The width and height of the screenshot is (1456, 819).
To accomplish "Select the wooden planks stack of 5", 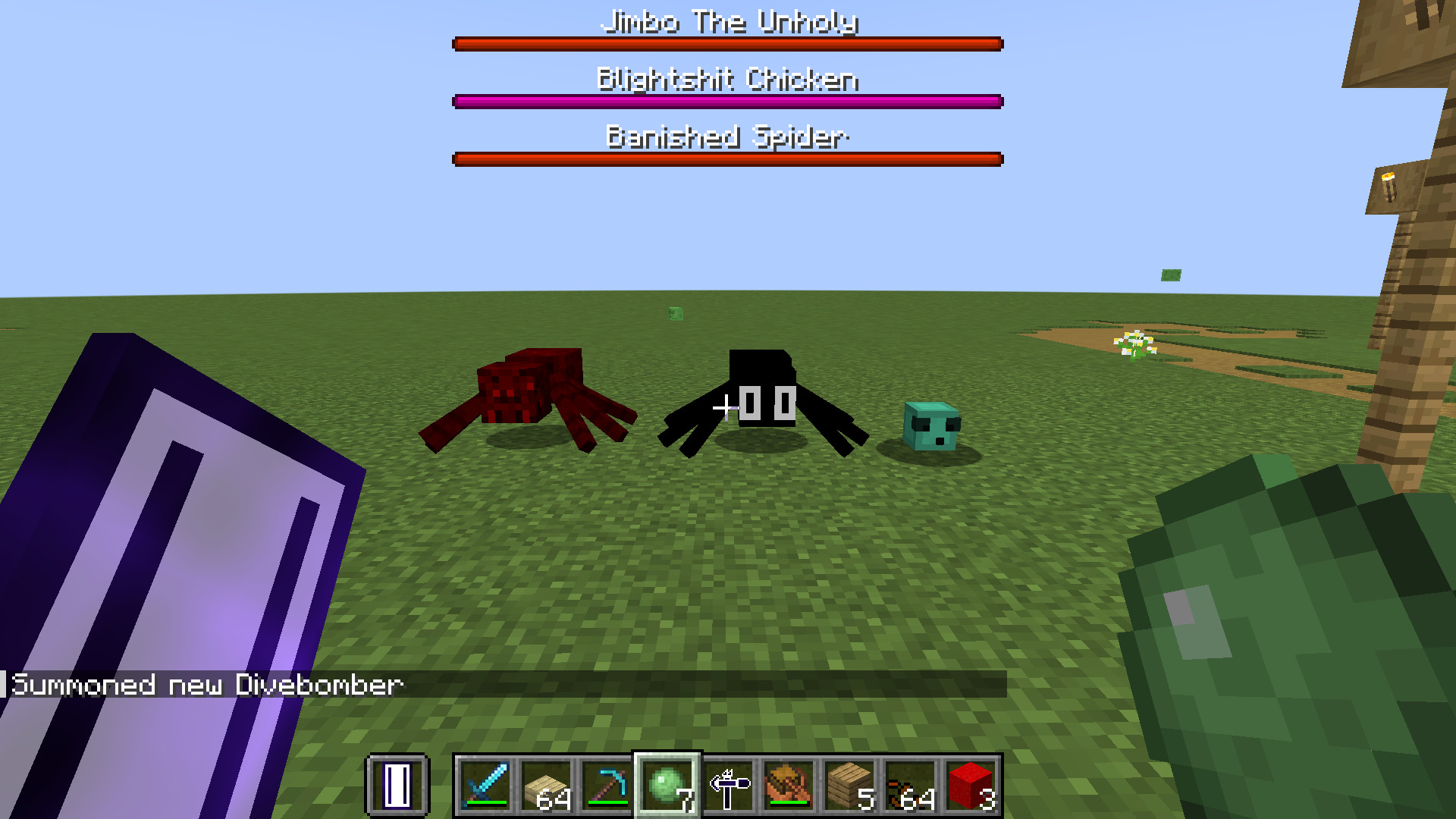I will (848, 785).
